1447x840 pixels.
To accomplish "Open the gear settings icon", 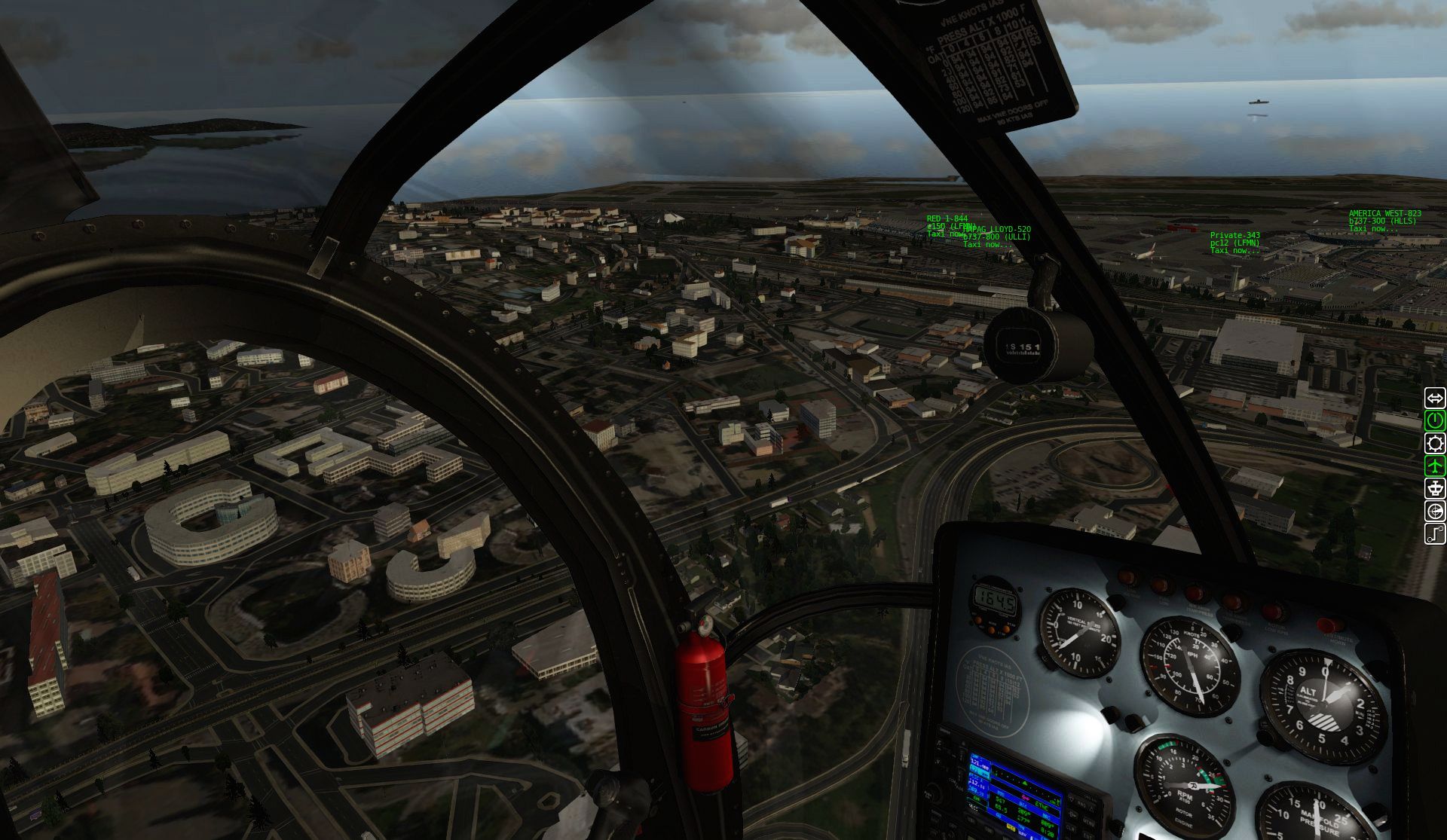I will point(1435,443).
